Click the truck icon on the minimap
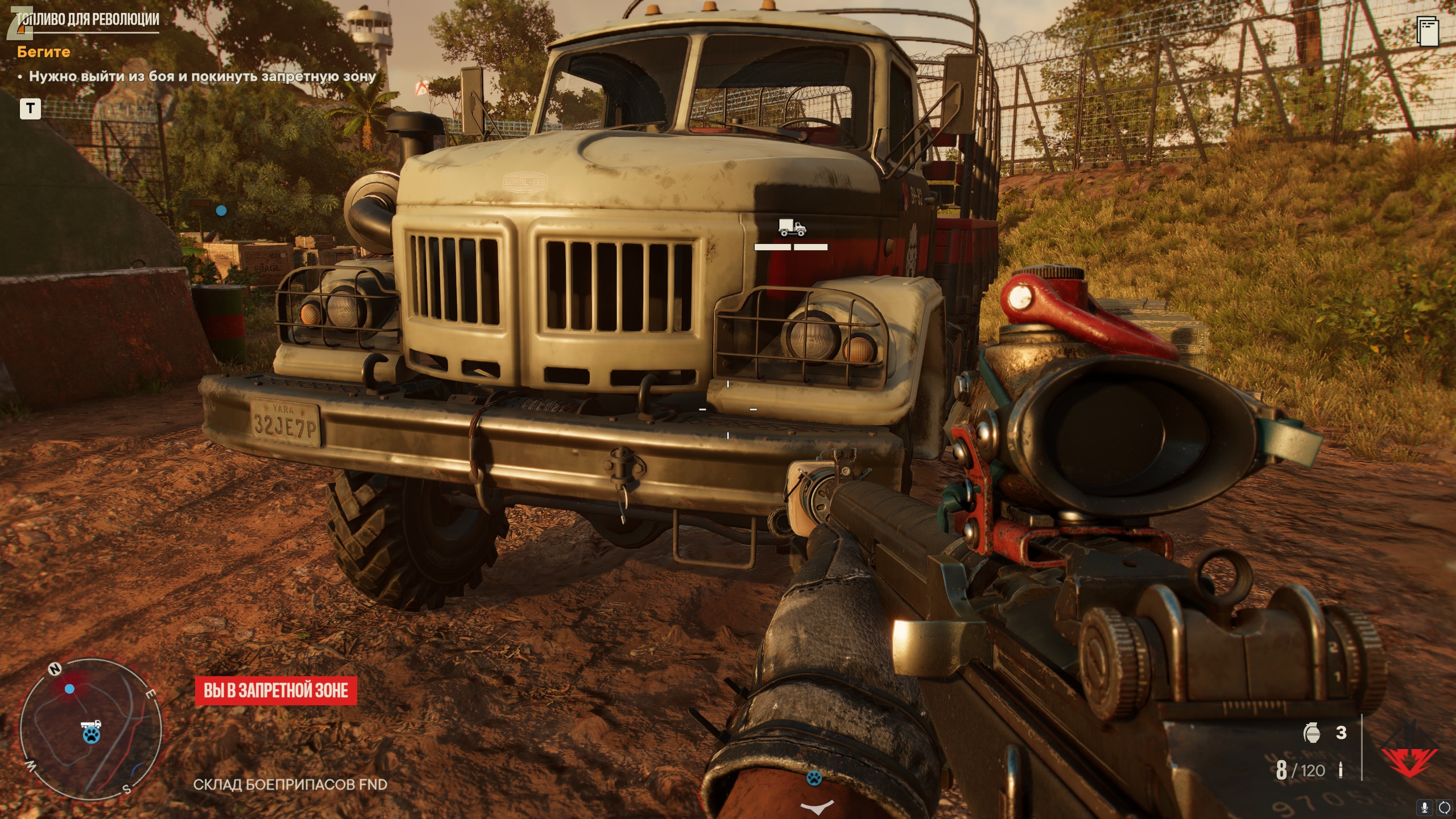Viewport: 1456px width, 819px height. tap(91, 725)
